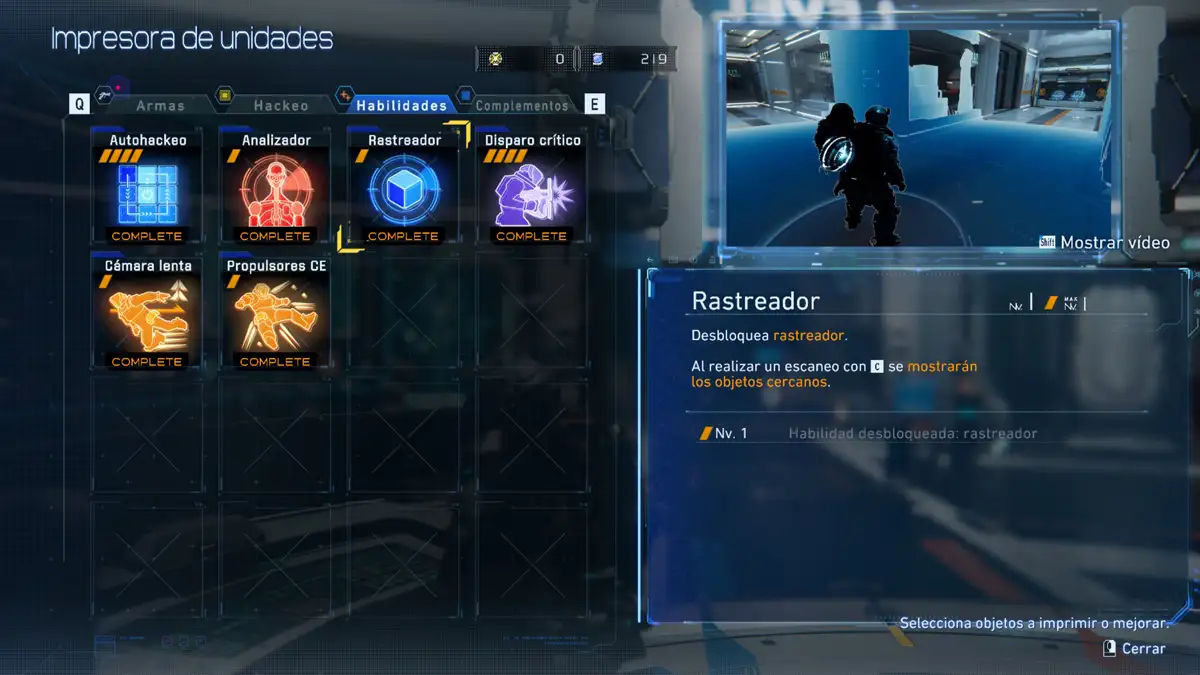Click the ability preview video thumbnail
This screenshot has height=675, width=1200.
point(917,135)
